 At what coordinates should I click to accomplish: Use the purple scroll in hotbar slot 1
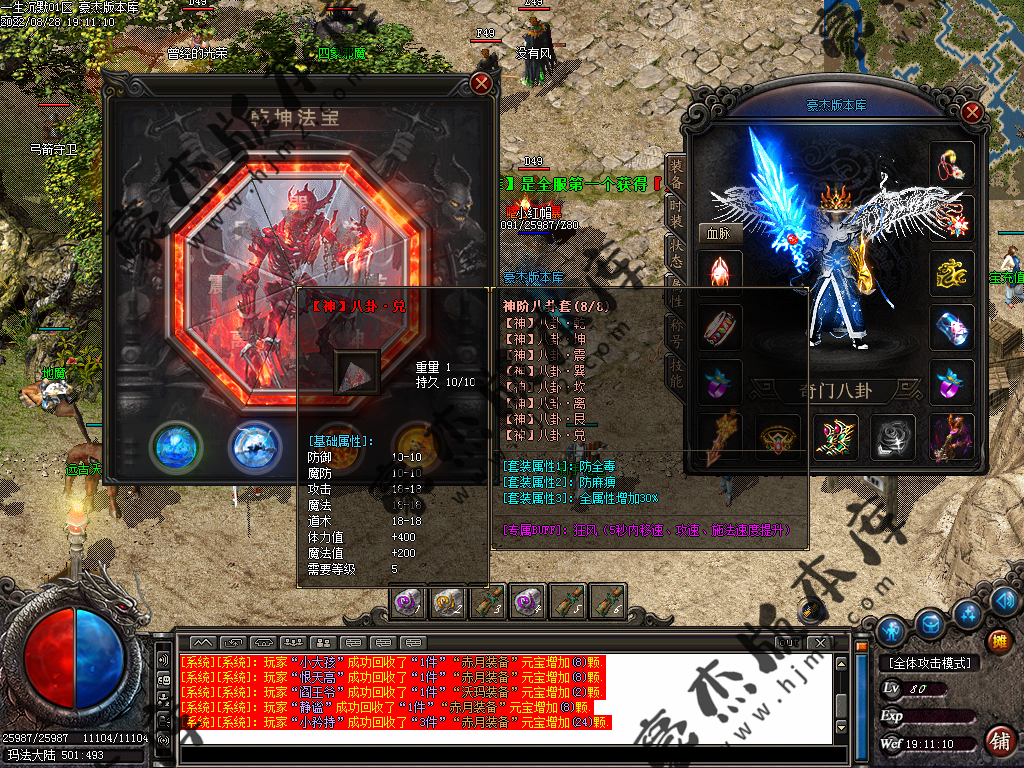click(408, 603)
